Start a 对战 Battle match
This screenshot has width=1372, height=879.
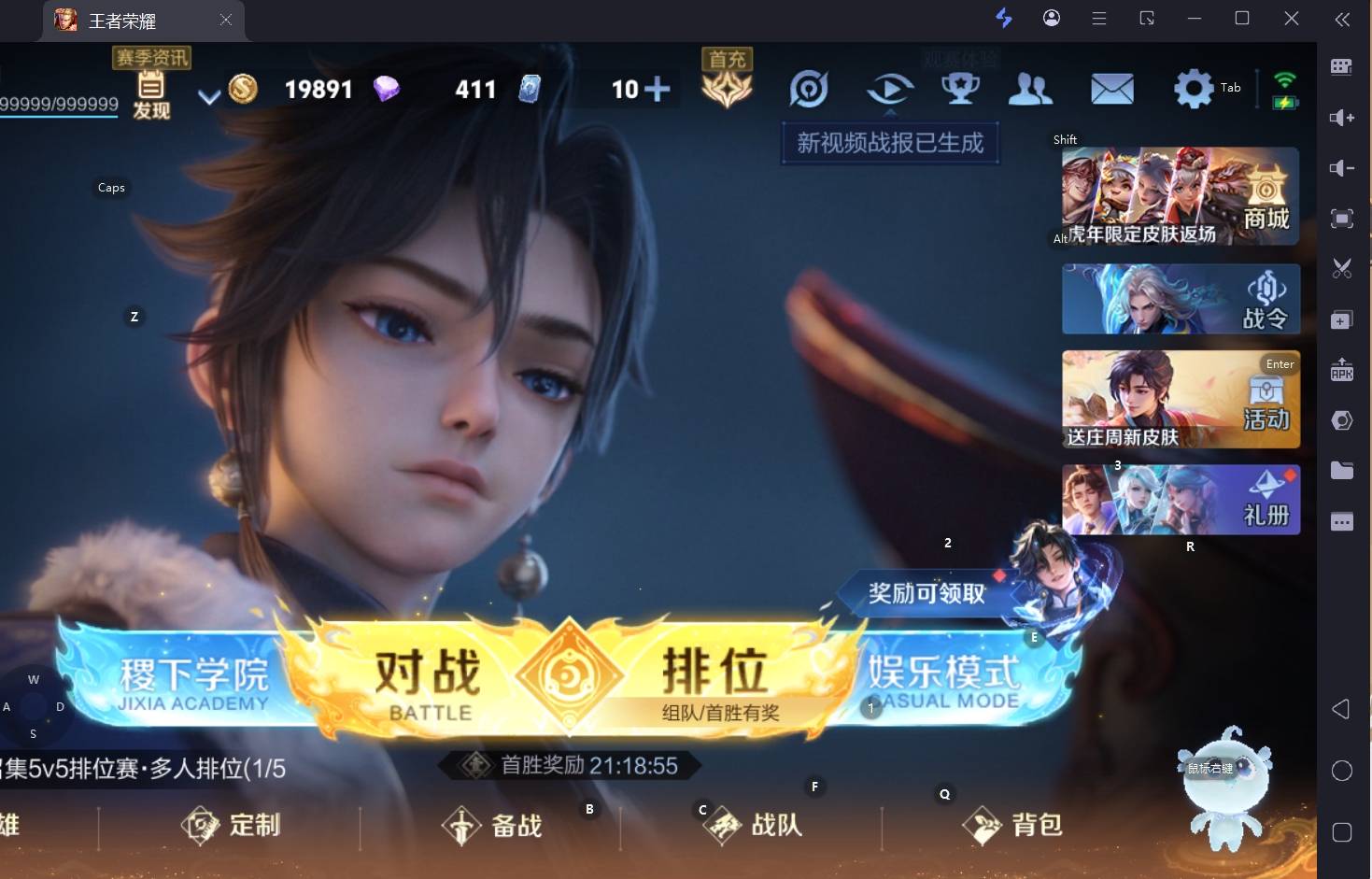(428, 683)
